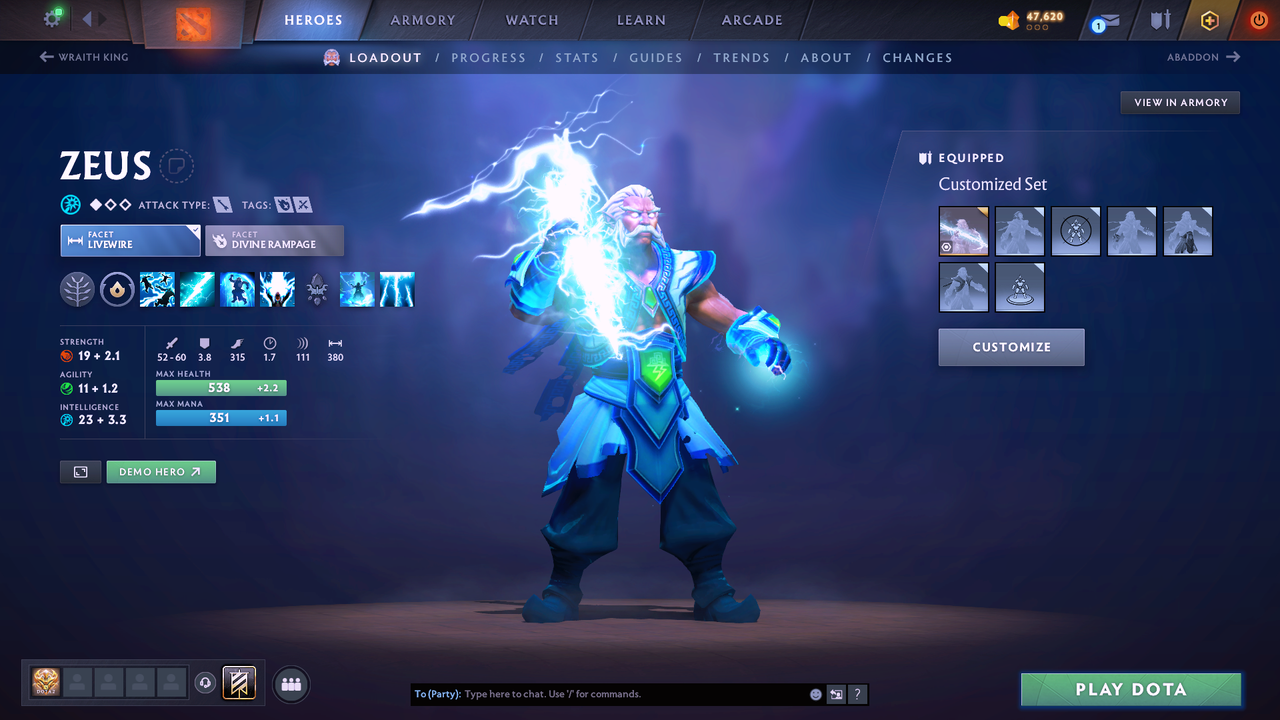
Task: Open the gold Plus hexagon icon
Action: 1209,19
